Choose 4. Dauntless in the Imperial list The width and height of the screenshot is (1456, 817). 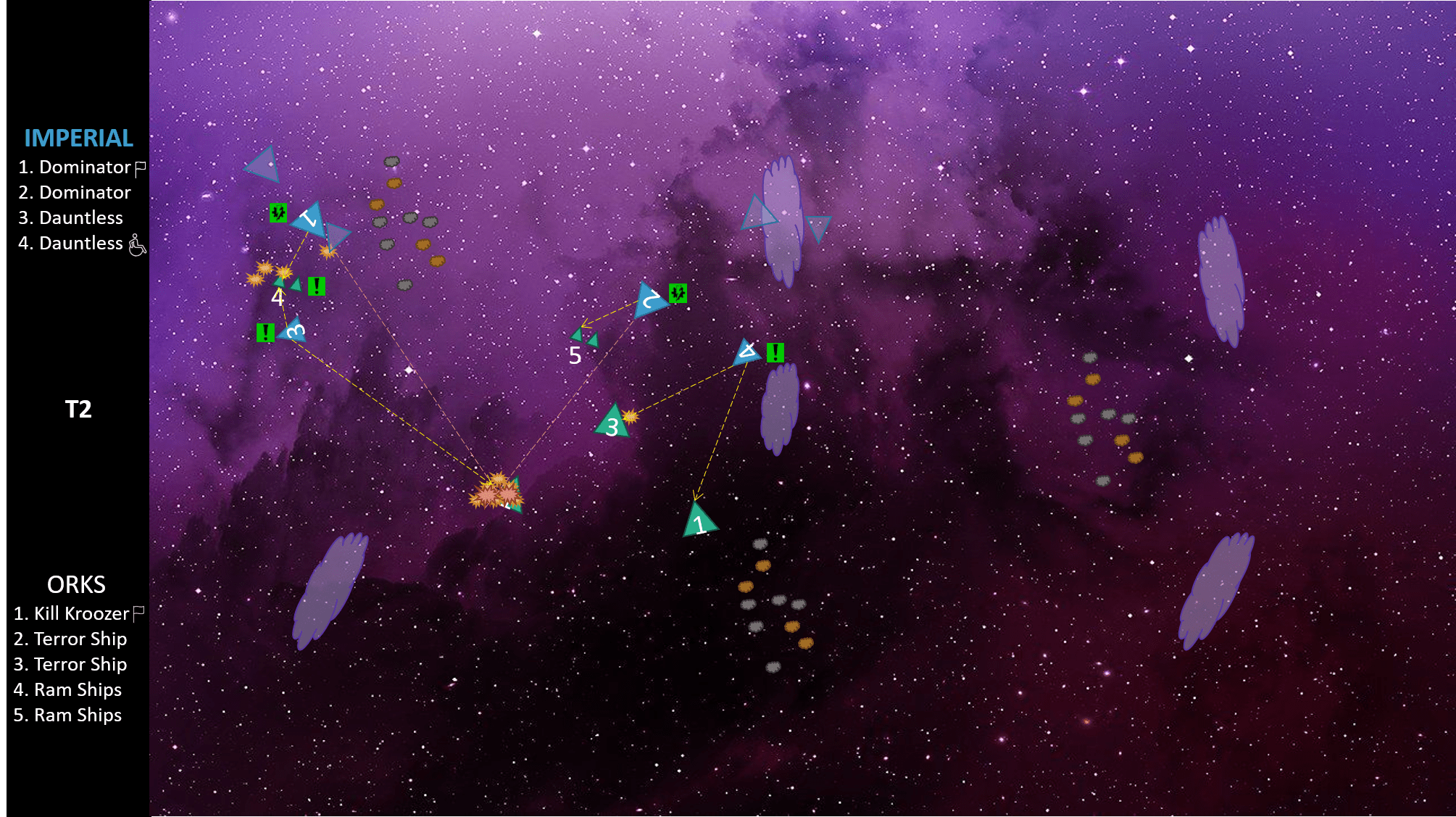coord(70,244)
